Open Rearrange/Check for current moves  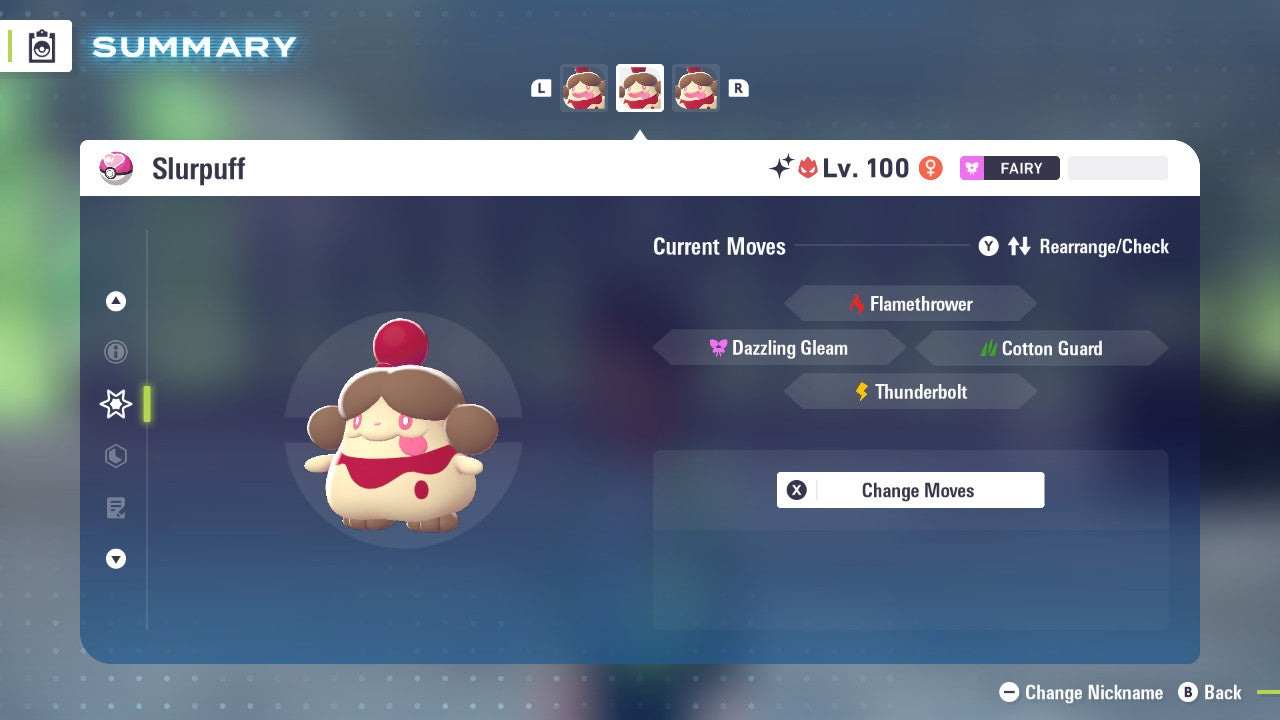[x=1074, y=246]
